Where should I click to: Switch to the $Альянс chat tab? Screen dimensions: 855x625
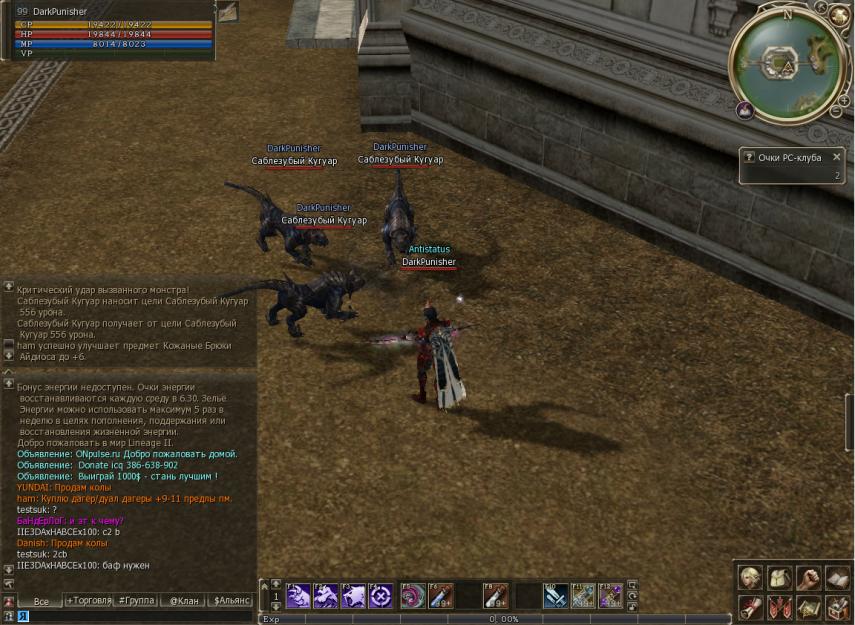tap(232, 601)
